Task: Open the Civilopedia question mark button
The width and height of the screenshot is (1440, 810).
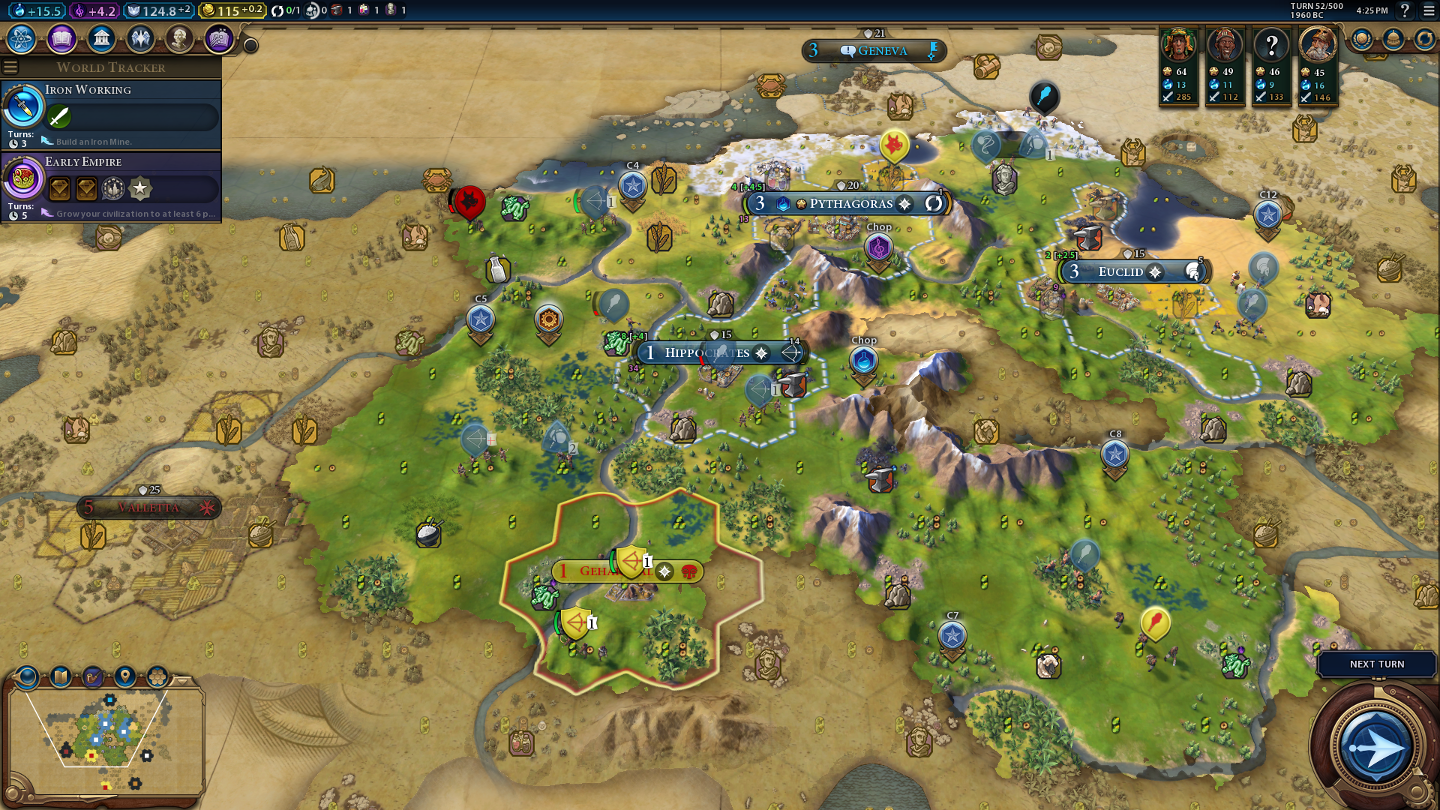Action: point(1405,11)
